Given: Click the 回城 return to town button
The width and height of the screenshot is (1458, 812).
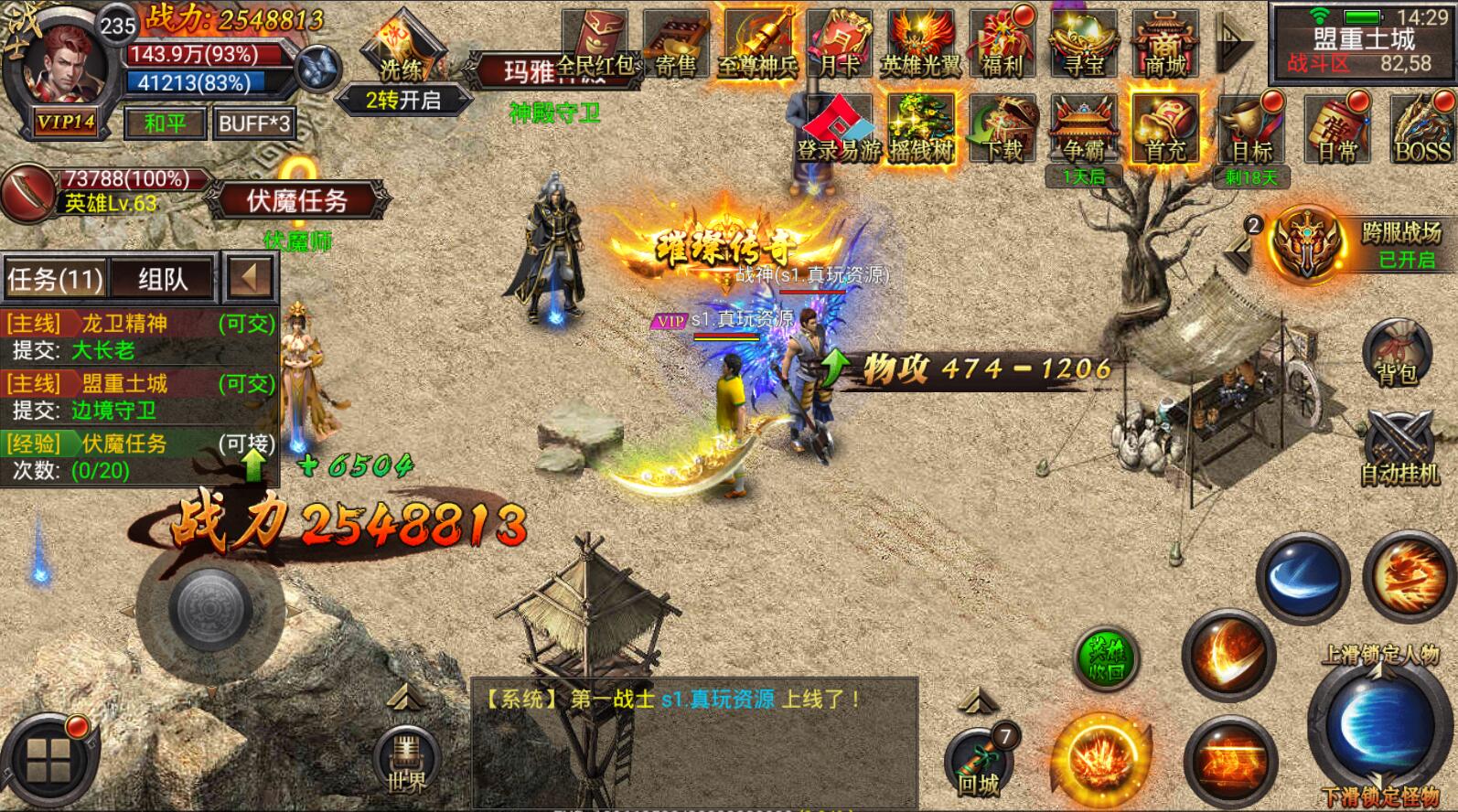Looking at the screenshot, I should [x=978, y=764].
